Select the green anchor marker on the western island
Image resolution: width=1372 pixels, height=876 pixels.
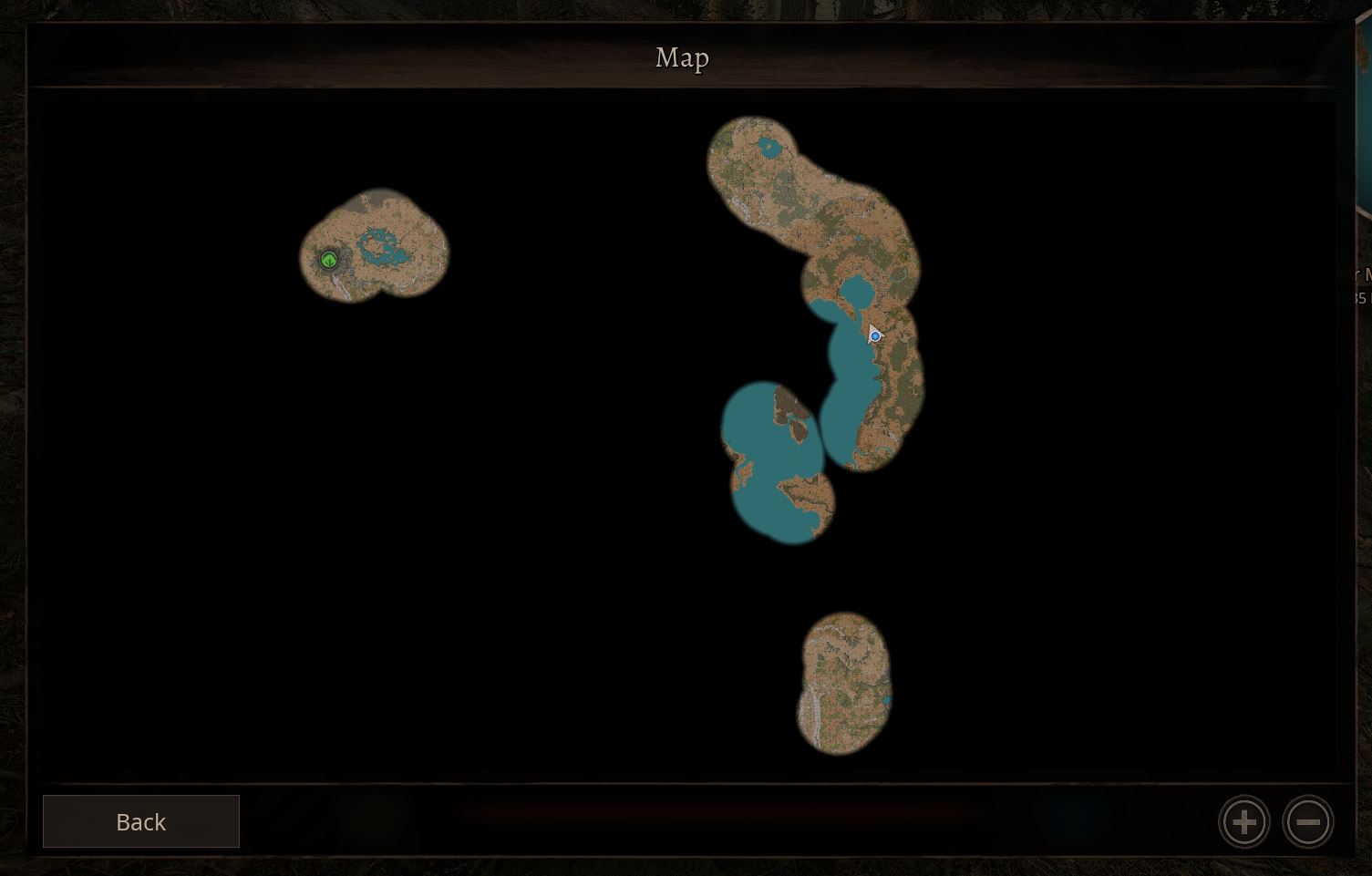328,260
